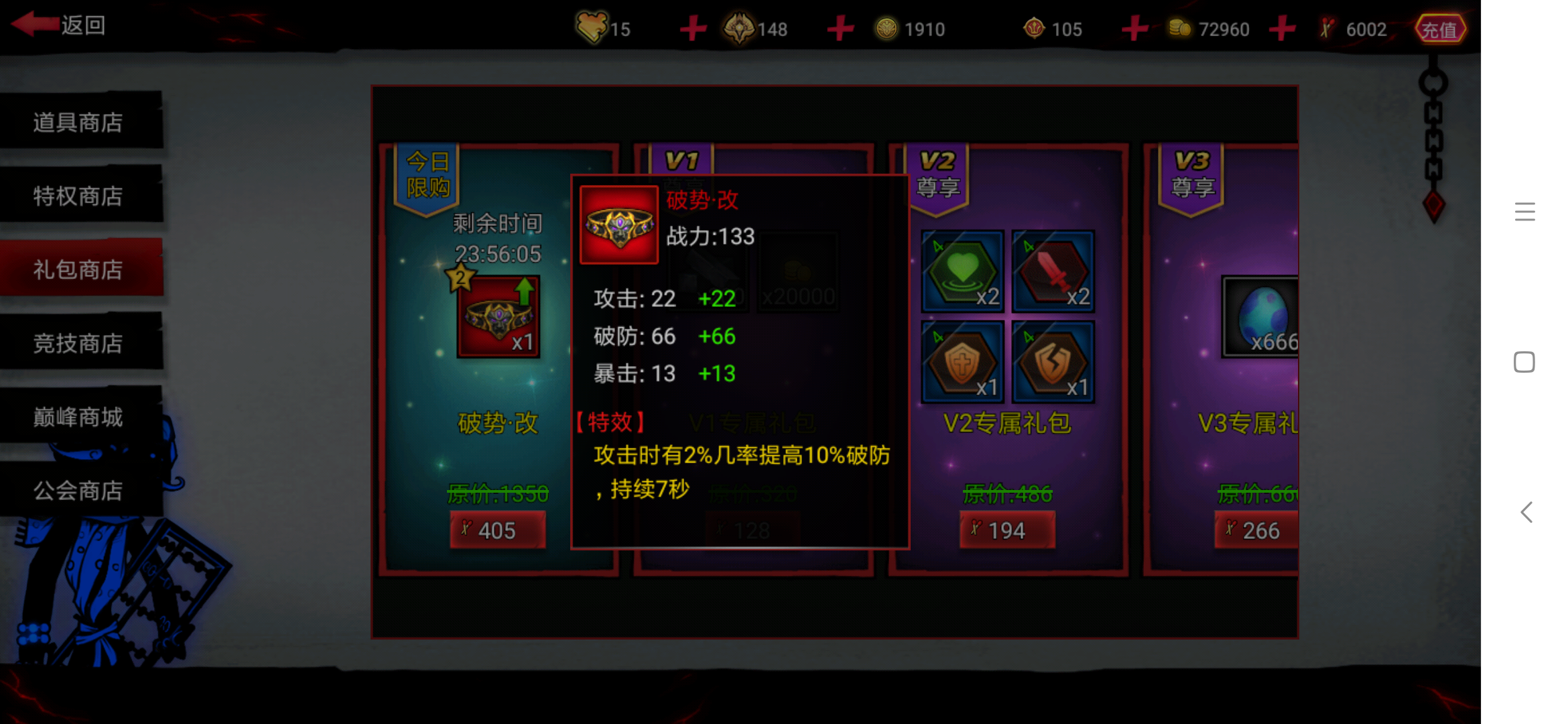The width and height of the screenshot is (1568, 724).
Task: Select the green heart icon in V2 pack
Action: tap(963, 271)
